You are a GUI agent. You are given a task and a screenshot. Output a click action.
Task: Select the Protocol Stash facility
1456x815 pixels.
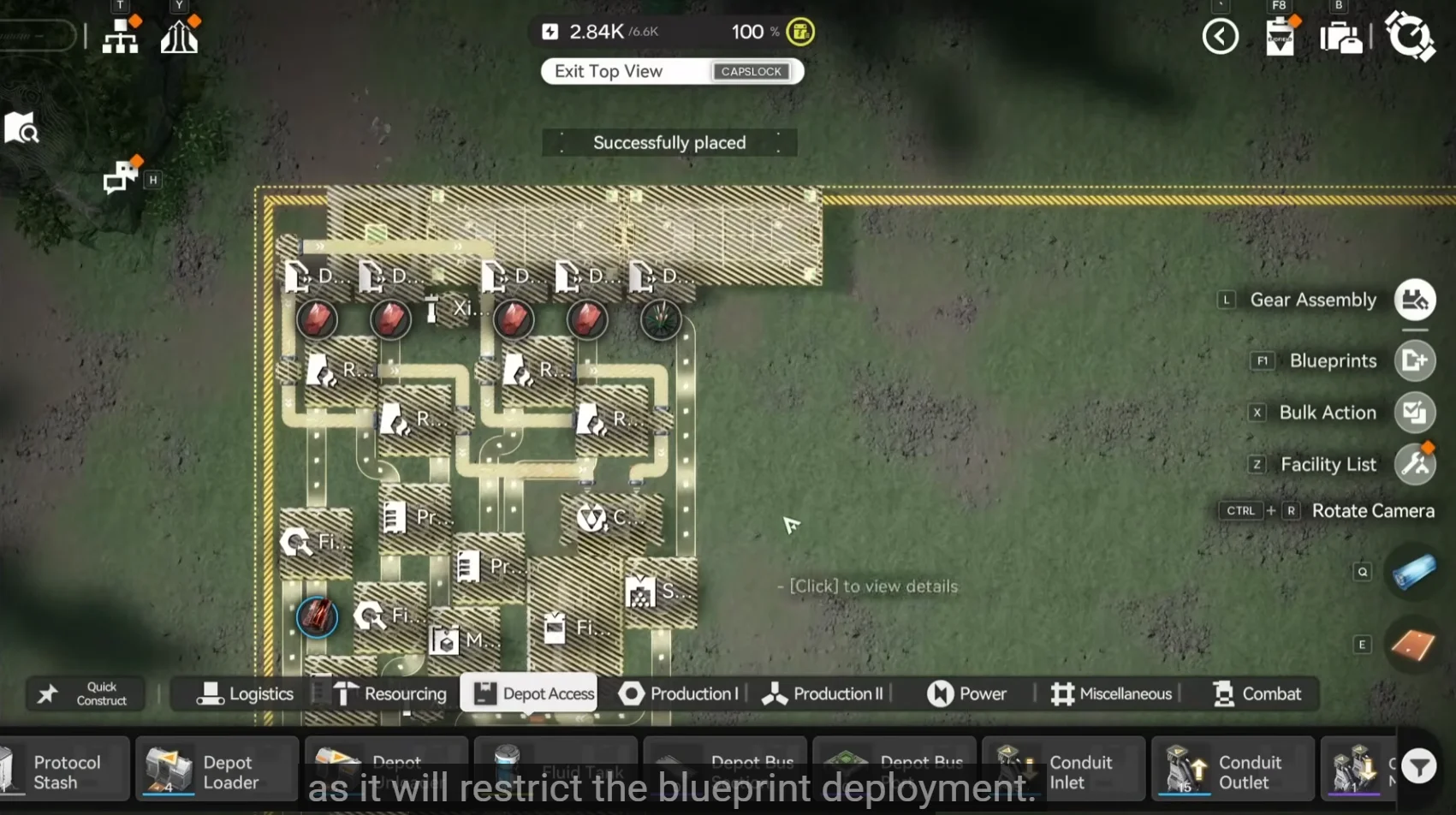(64, 769)
